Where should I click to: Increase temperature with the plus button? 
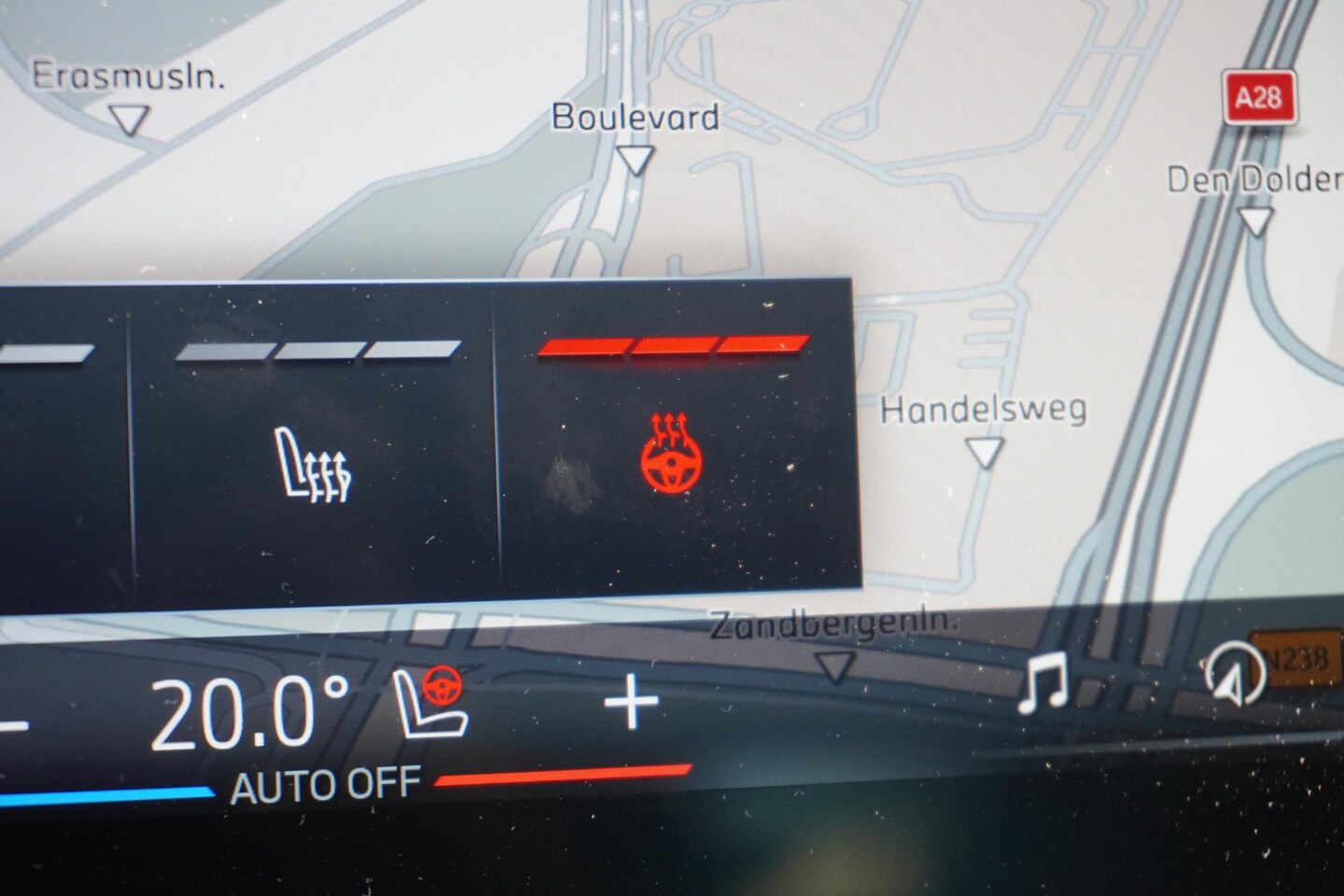point(632,702)
